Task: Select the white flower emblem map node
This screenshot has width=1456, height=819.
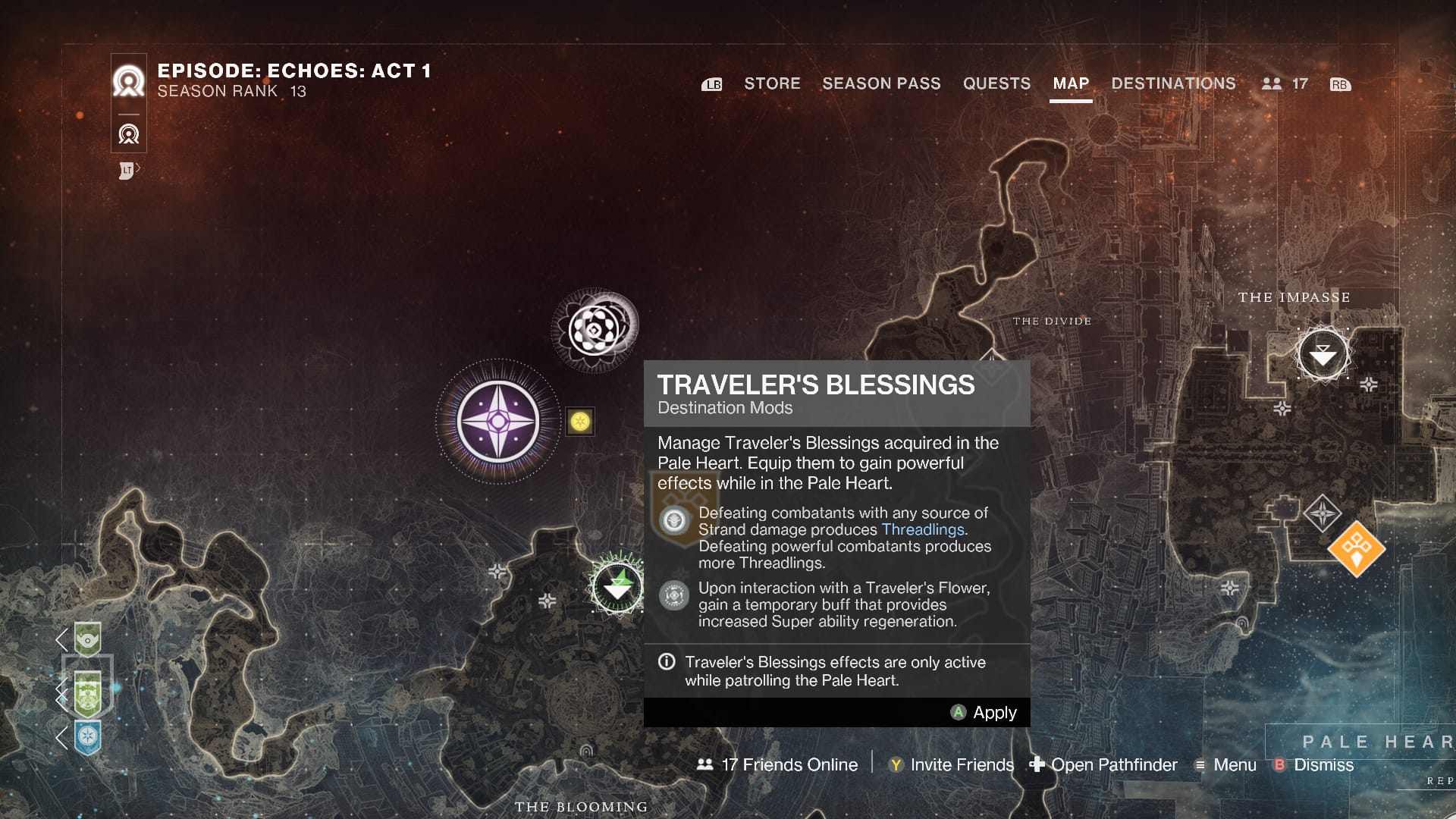Action: 595,330
